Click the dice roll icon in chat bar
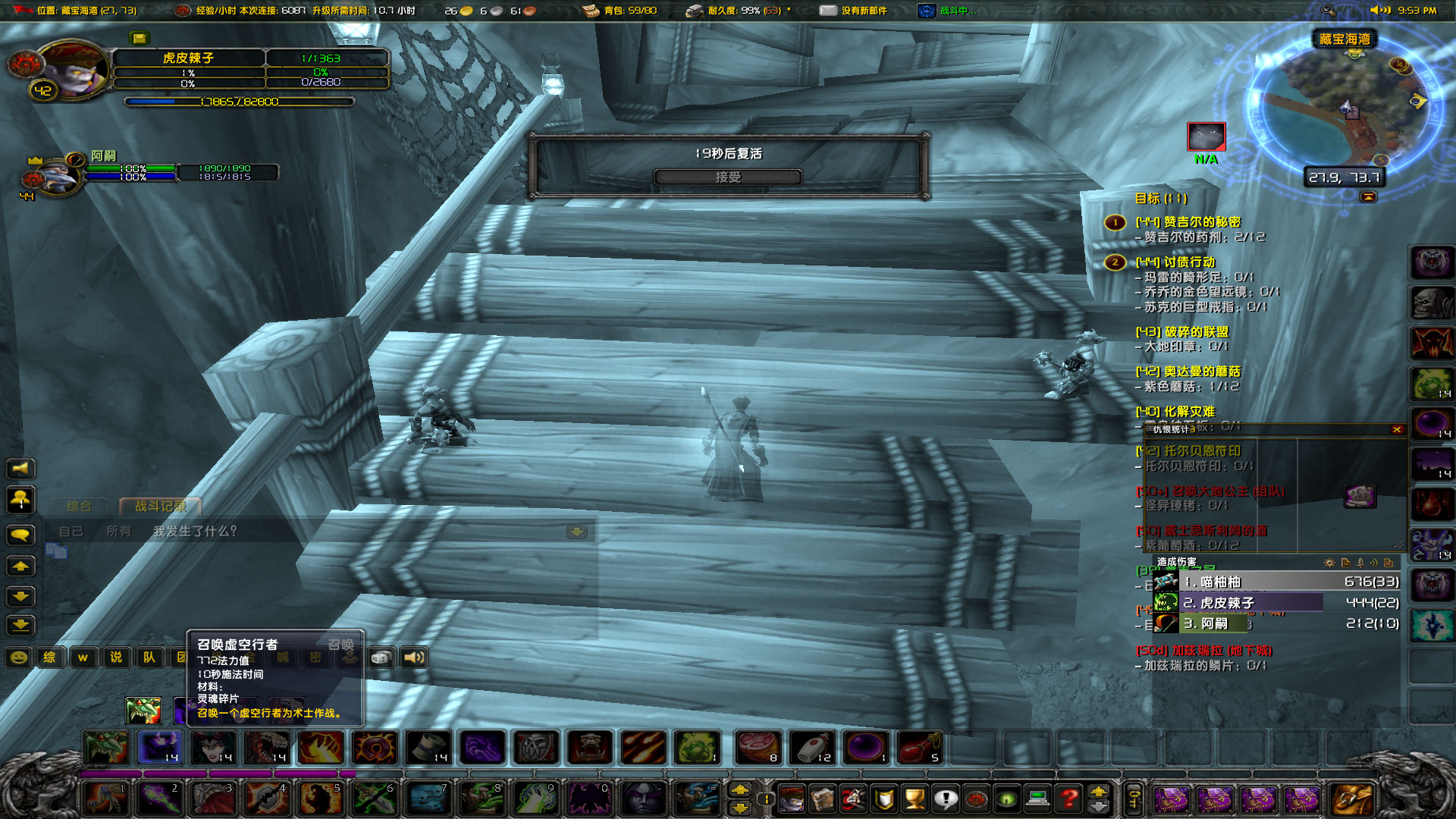 [380, 658]
